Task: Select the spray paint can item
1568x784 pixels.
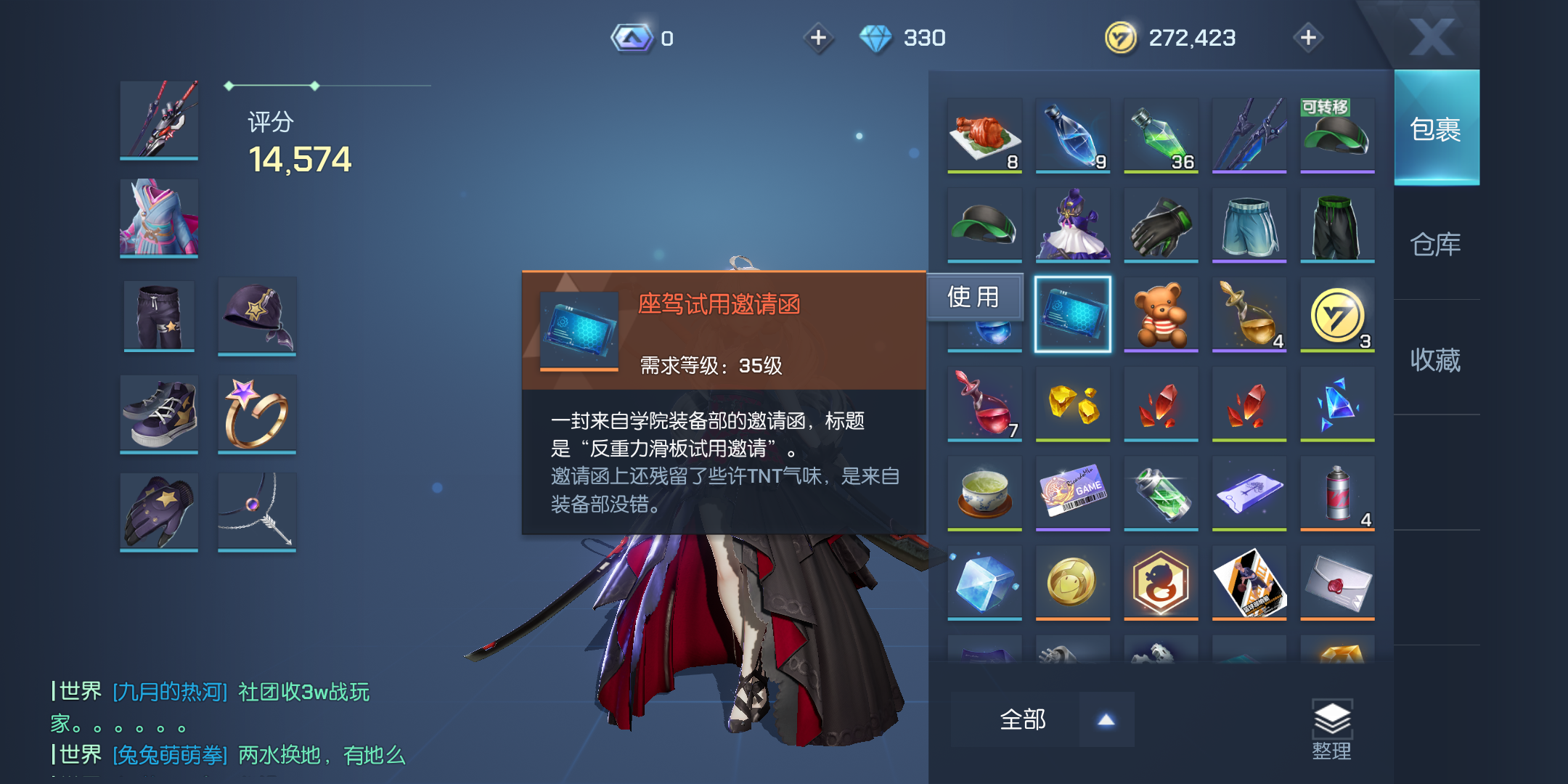Action: (1337, 494)
